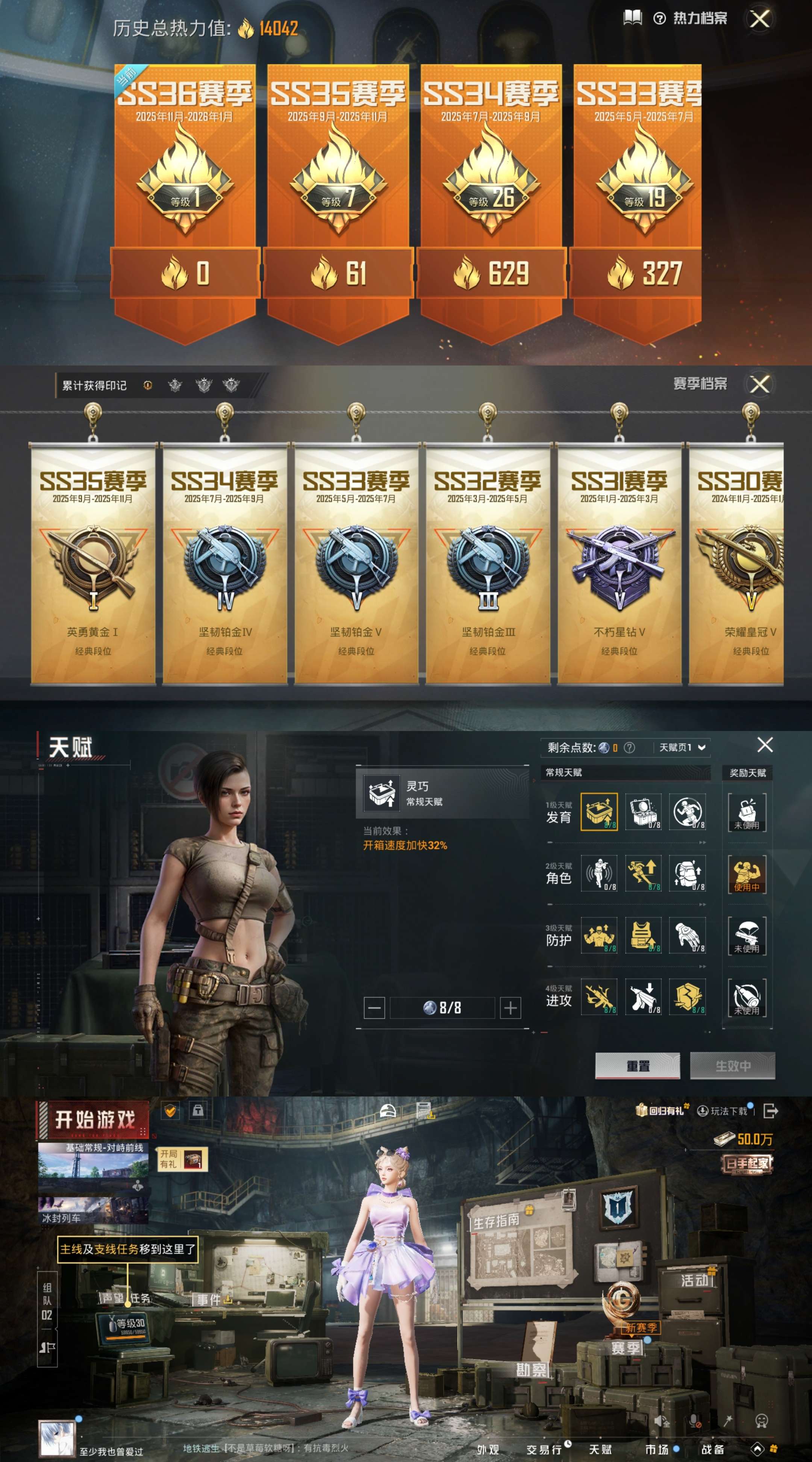Close the 热力档案 panel
The height and width of the screenshot is (1462, 812).
point(759,19)
